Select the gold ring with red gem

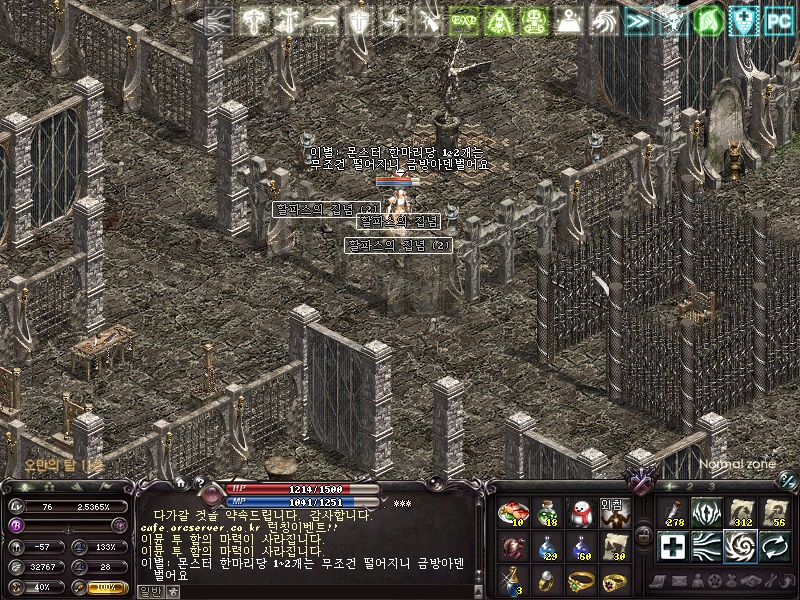point(615,580)
